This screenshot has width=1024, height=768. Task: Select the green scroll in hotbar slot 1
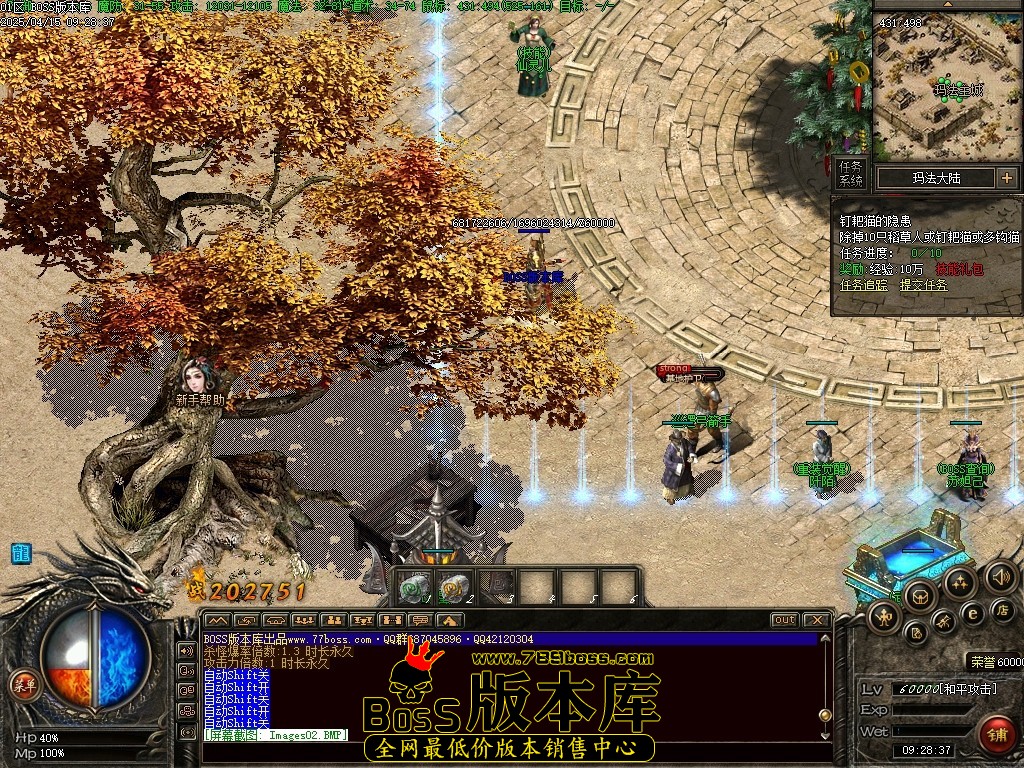[x=413, y=588]
